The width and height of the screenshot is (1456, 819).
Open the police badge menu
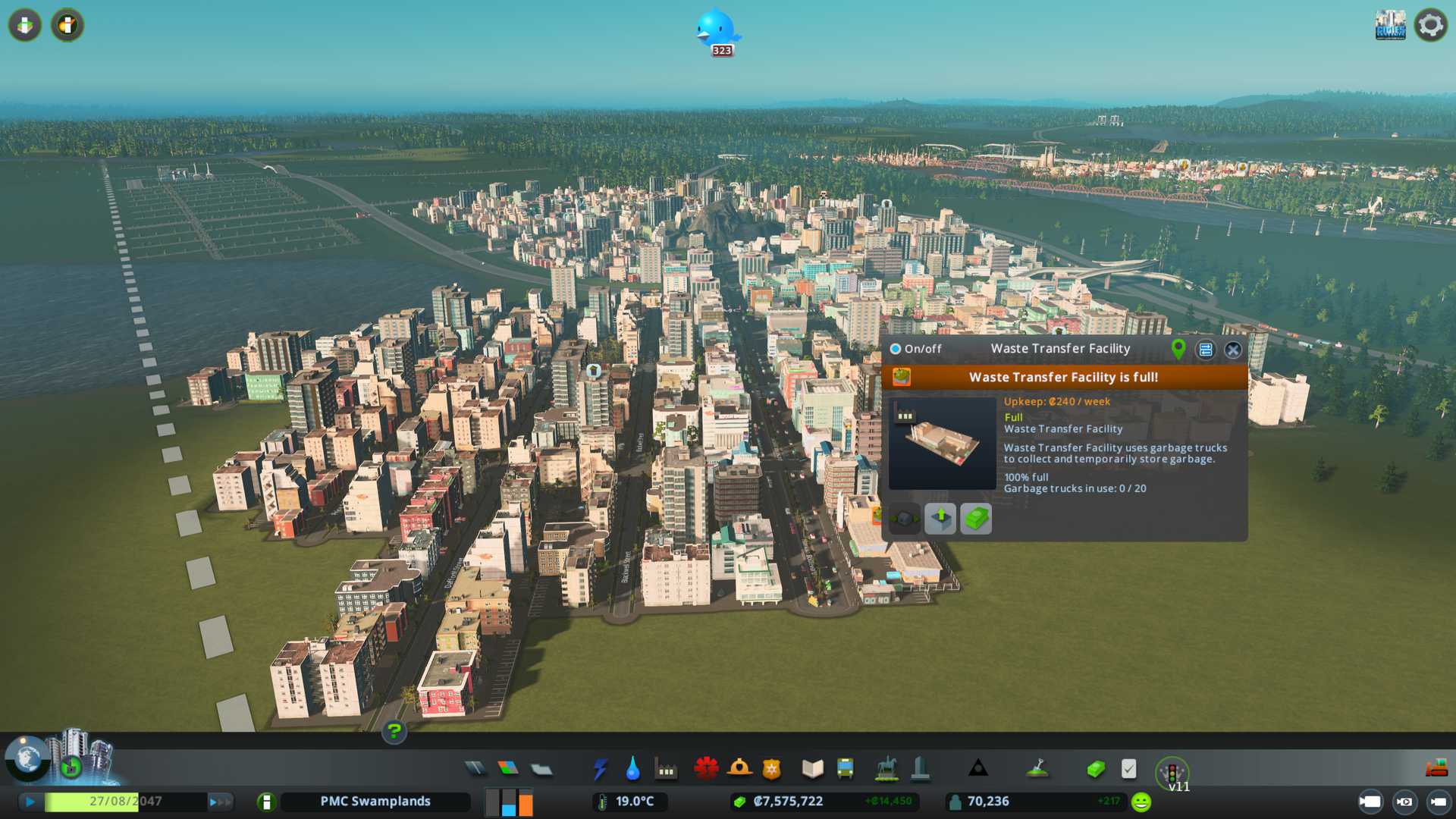(x=772, y=769)
